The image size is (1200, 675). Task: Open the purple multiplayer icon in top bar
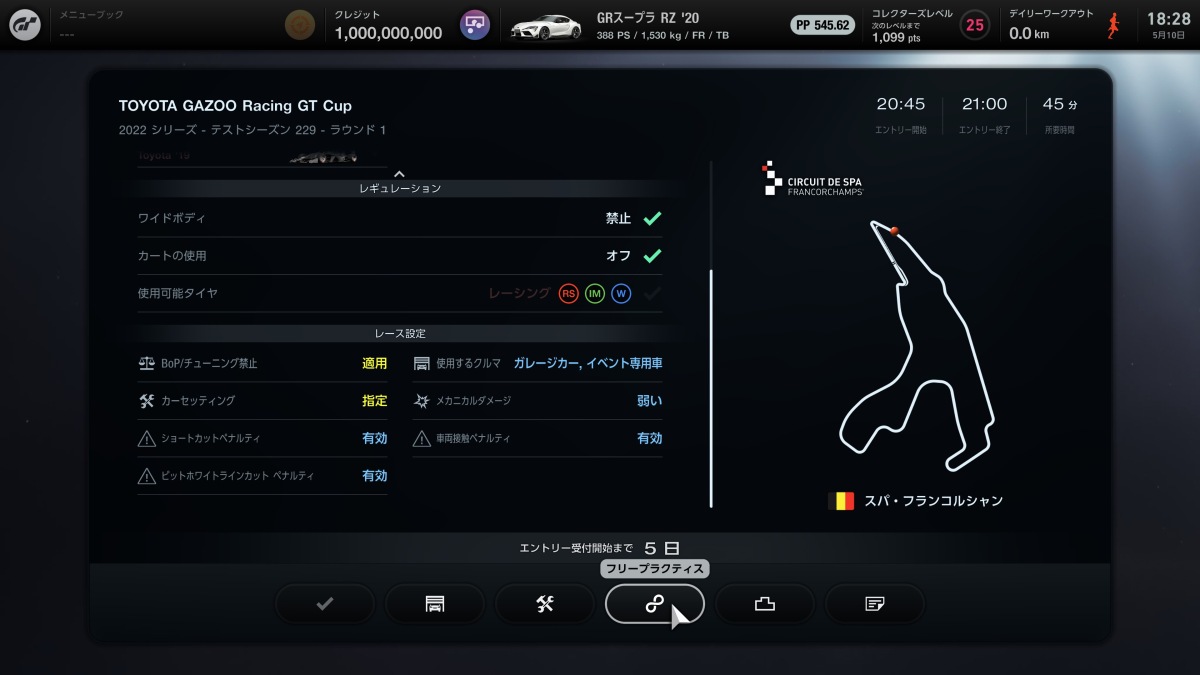click(475, 25)
